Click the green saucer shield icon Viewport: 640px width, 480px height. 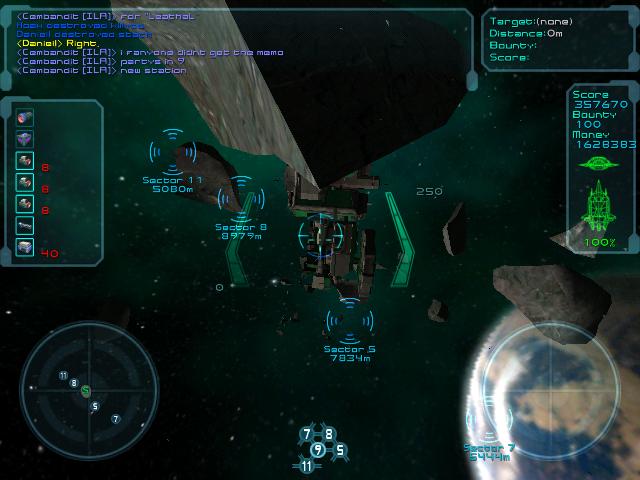(600, 162)
